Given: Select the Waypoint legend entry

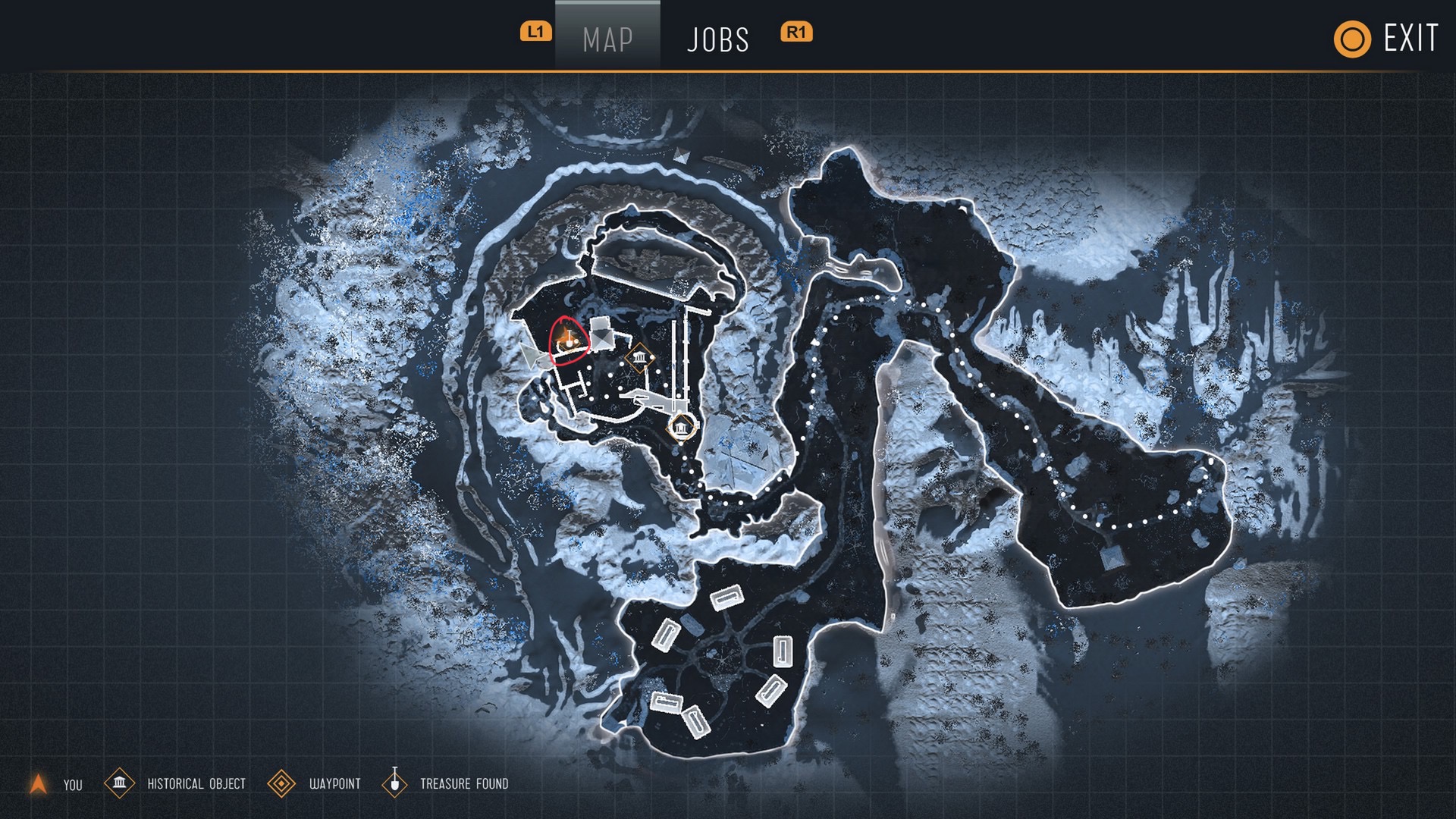Looking at the screenshot, I should point(315,783).
